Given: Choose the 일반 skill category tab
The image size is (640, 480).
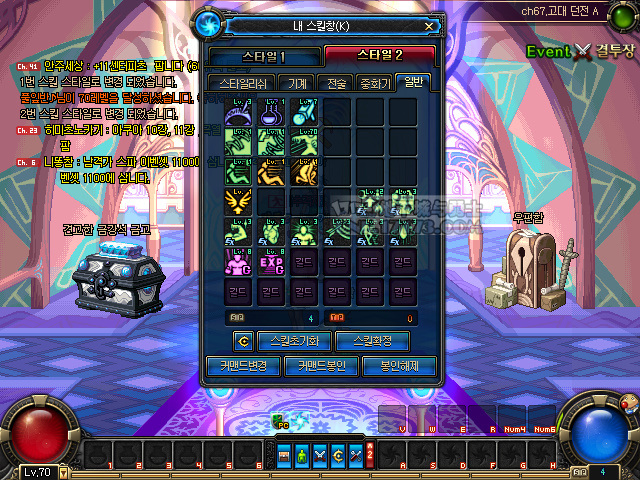Looking at the screenshot, I should 412,83.
